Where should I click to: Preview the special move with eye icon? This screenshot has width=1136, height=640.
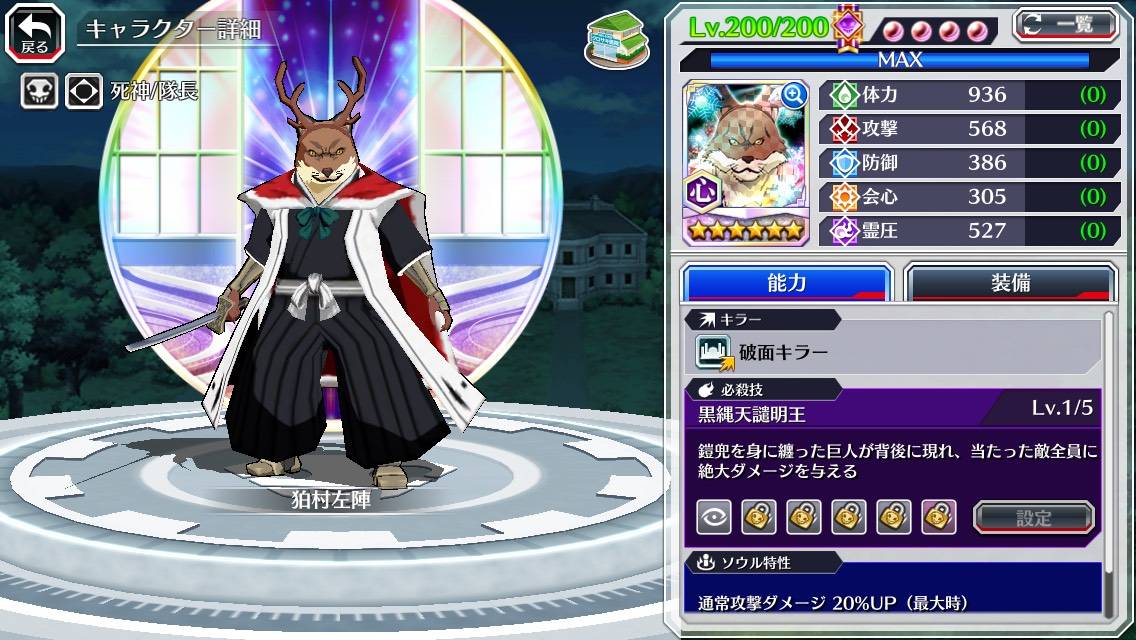point(714,517)
